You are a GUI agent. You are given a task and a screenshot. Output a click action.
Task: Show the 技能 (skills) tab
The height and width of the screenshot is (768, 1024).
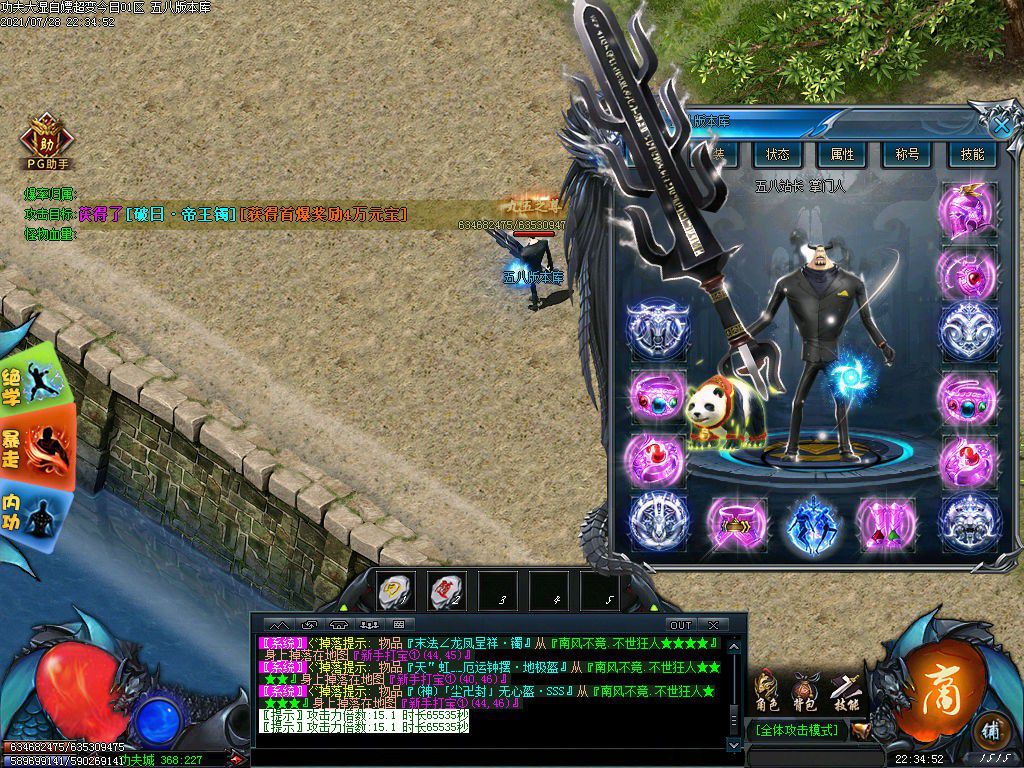tap(972, 155)
